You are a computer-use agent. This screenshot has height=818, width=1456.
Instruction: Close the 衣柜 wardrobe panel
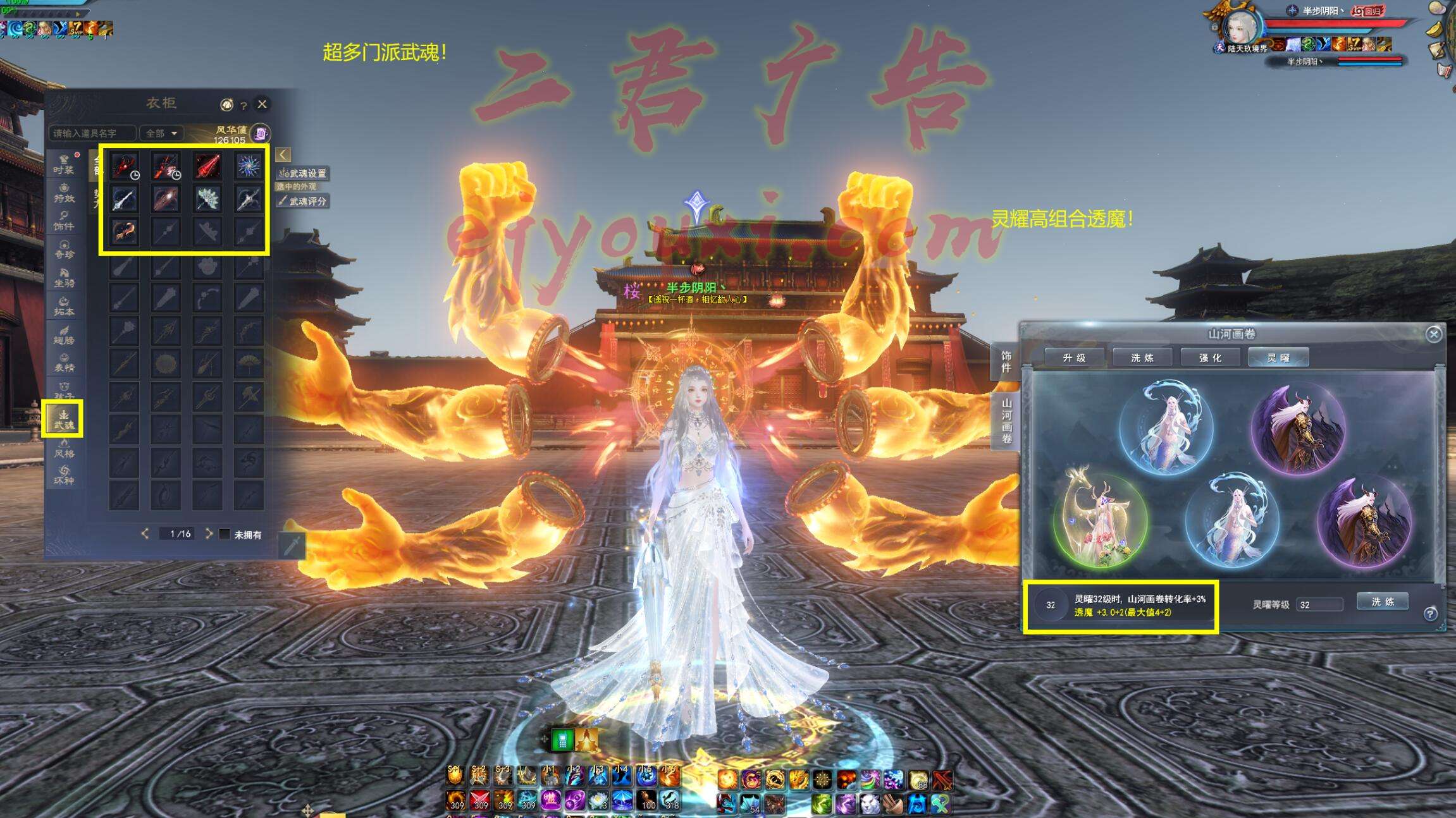click(262, 104)
